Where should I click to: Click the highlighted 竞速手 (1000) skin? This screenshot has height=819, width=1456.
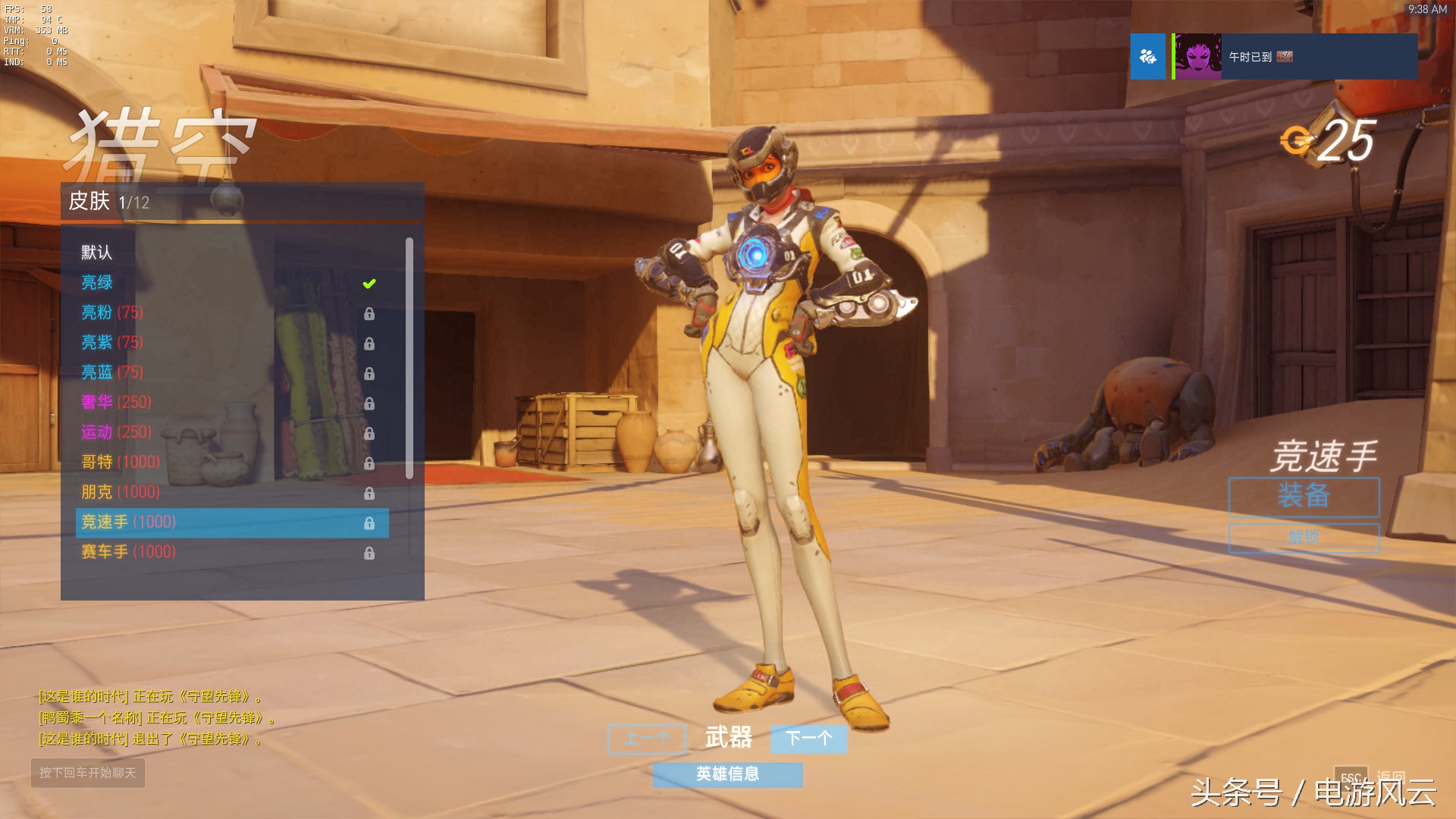232,522
